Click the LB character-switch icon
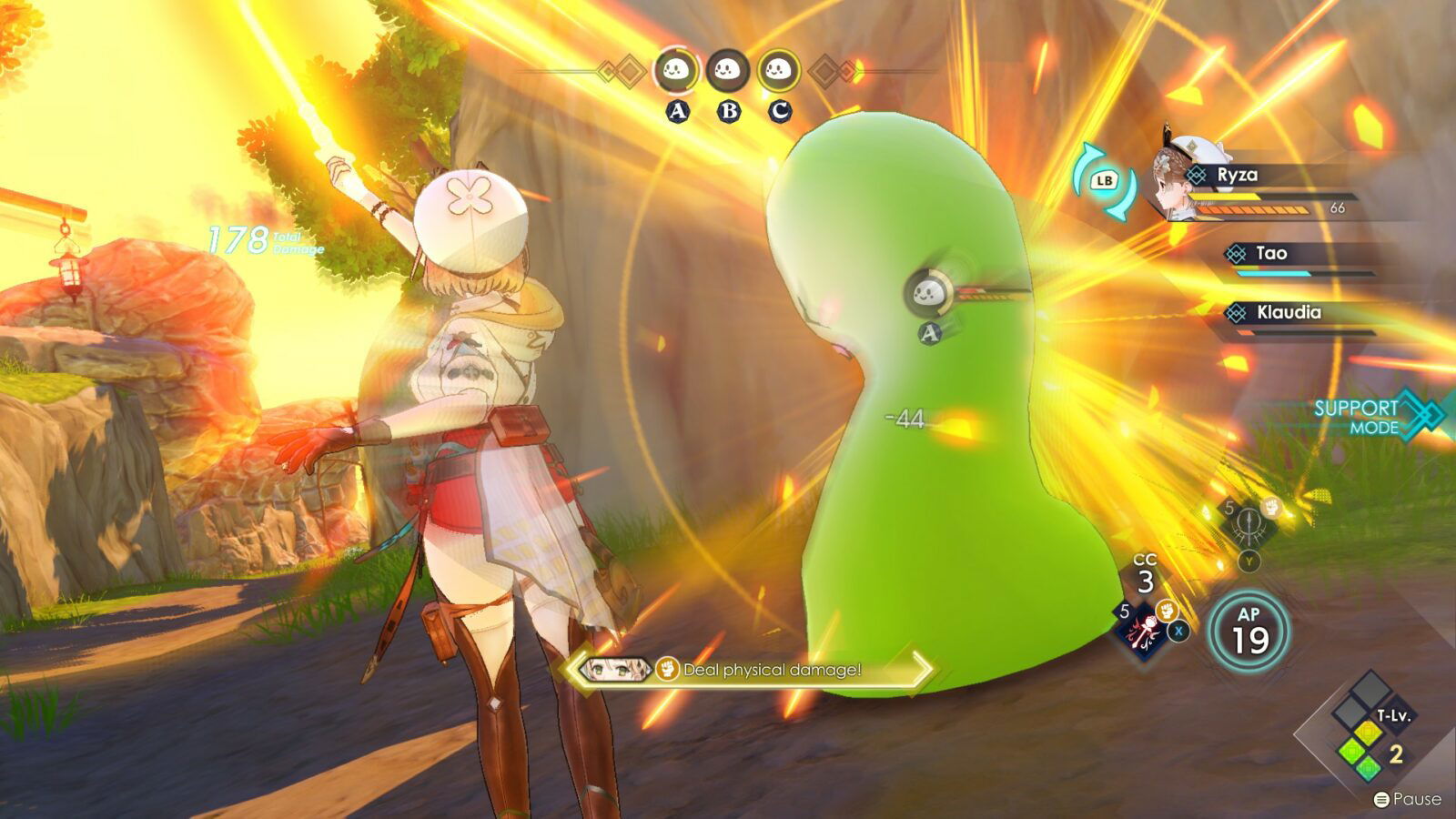 [x=1105, y=178]
